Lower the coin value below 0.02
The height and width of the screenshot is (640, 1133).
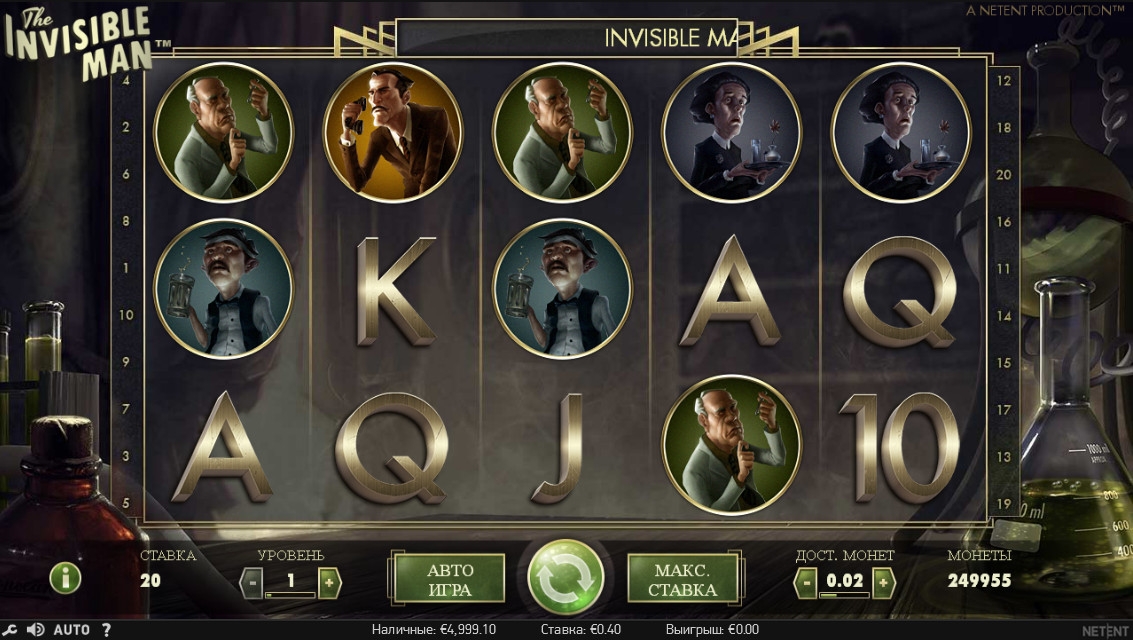805,580
